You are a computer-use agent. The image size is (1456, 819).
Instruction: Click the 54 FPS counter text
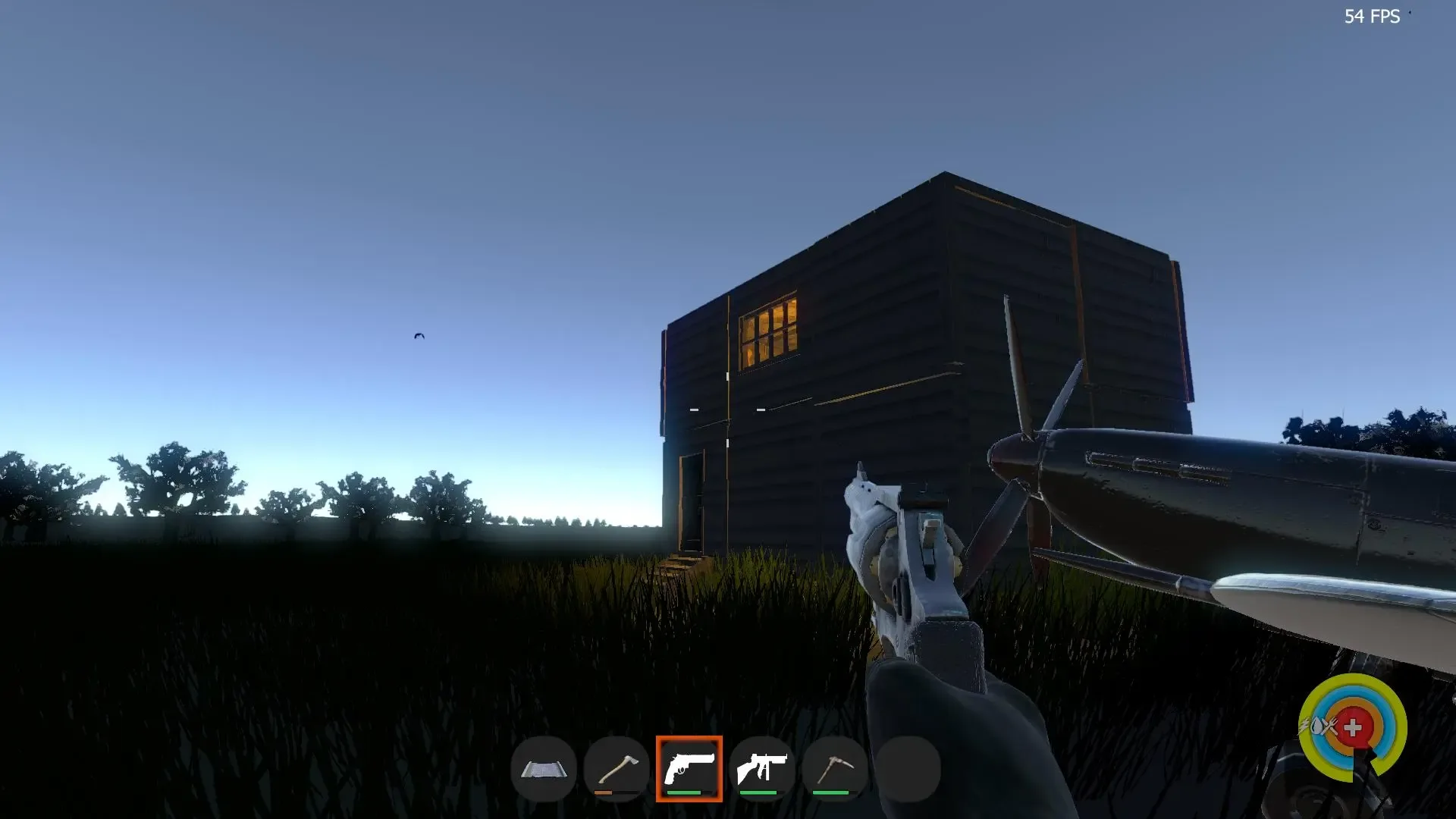1373,17
